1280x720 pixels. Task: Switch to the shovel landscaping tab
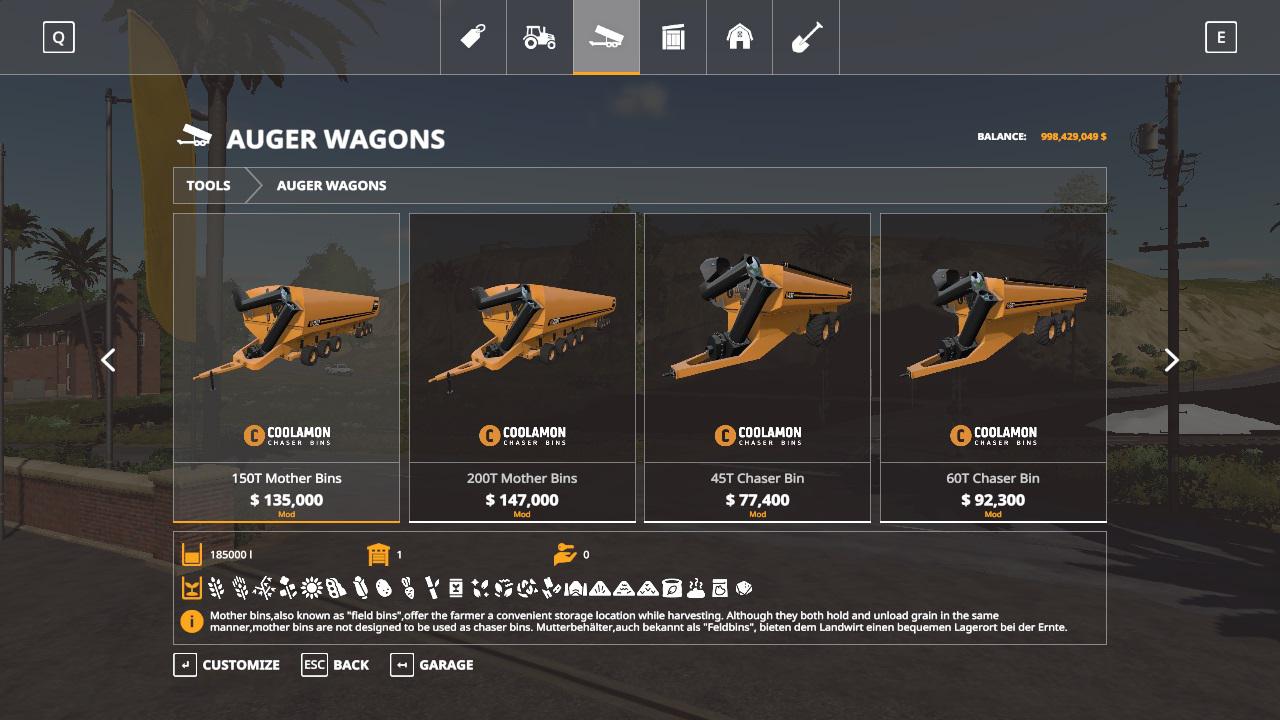pyautogui.click(x=806, y=37)
